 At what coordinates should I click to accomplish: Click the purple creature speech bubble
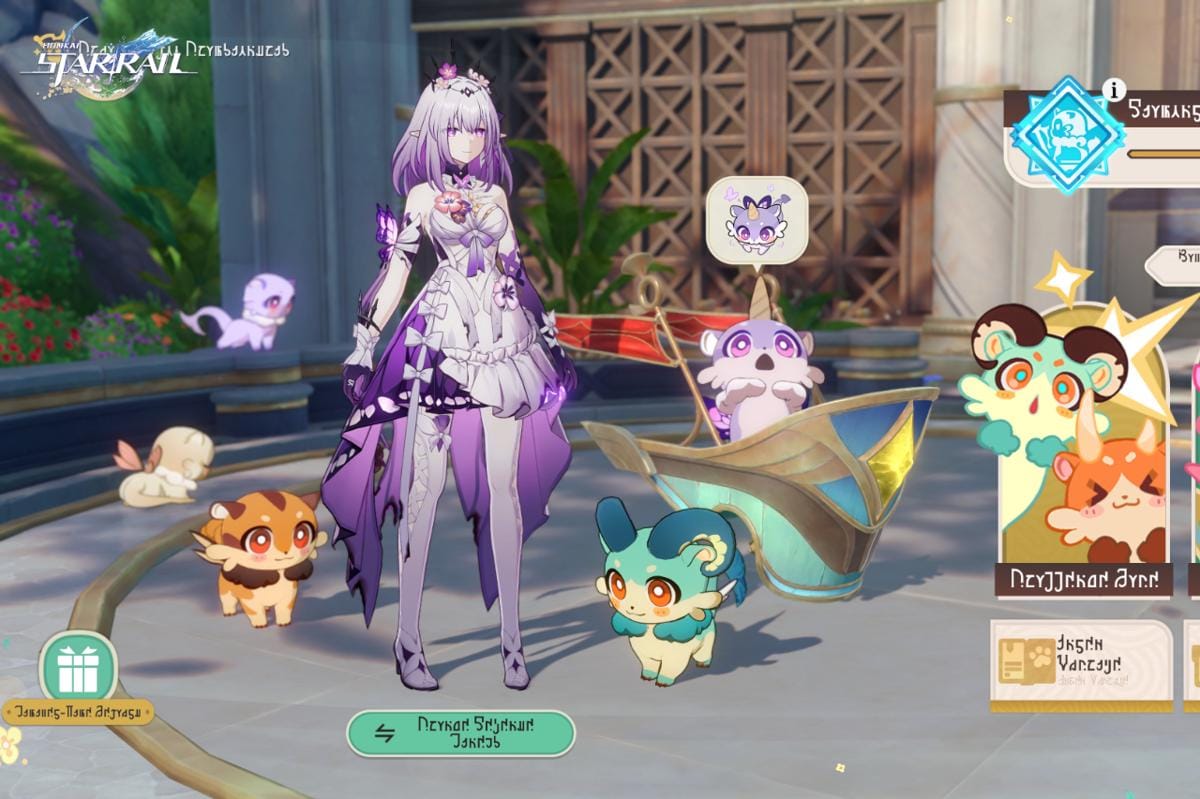pyautogui.click(x=756, y=221)
